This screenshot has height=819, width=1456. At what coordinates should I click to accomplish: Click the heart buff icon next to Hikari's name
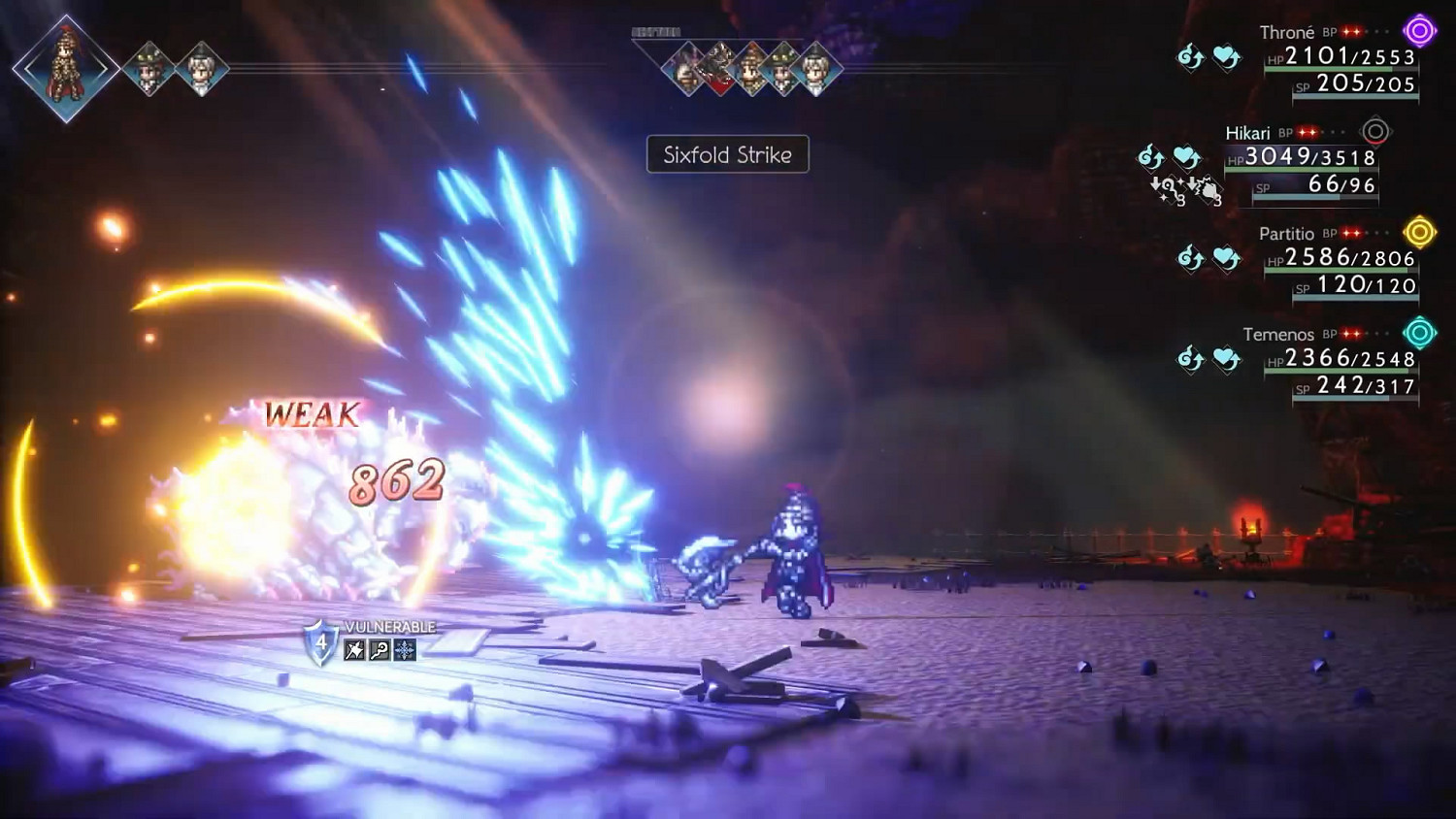pyautogui.click(x=1186, y=155)
